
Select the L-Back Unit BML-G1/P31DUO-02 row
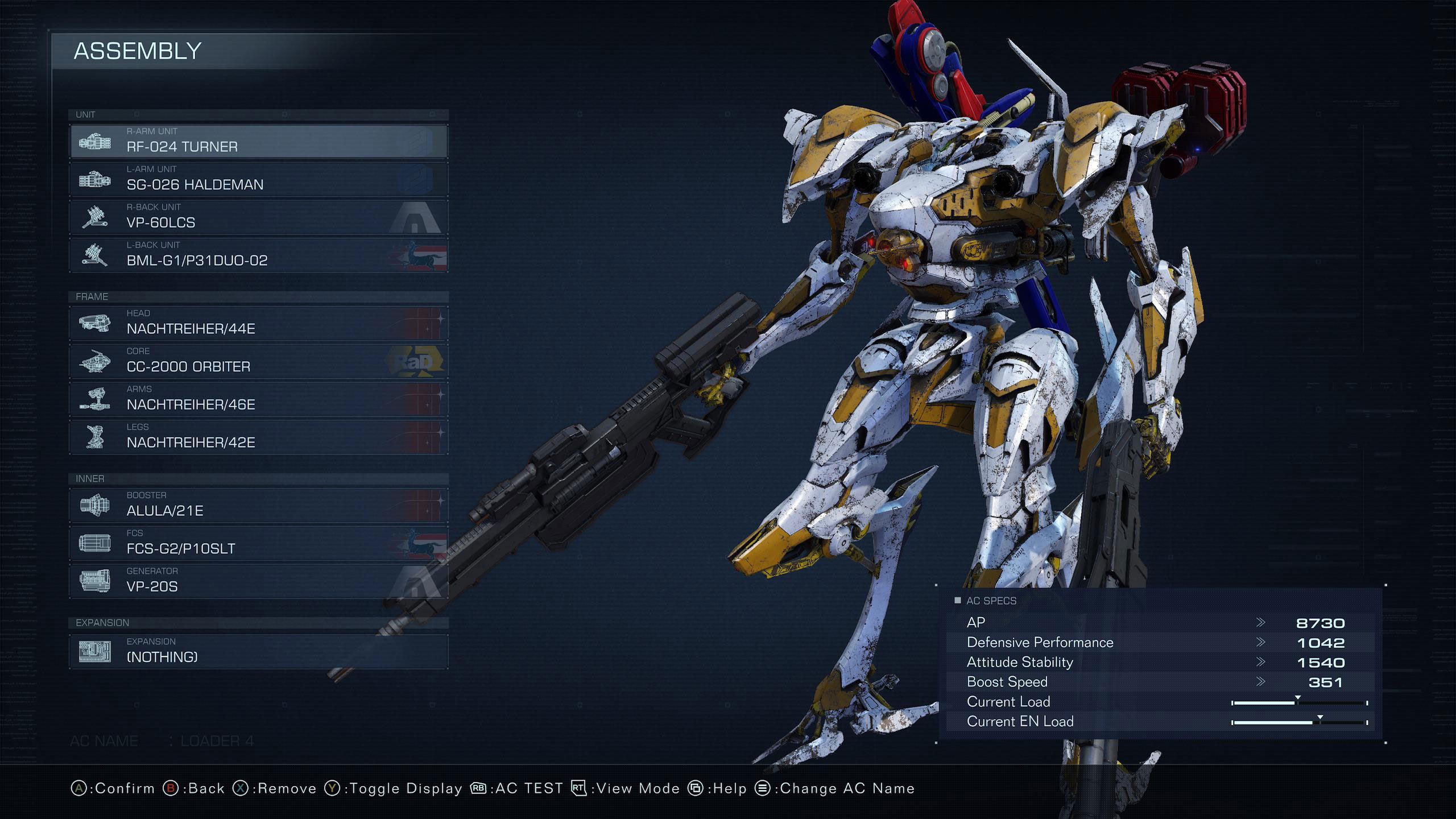point(259,255)
